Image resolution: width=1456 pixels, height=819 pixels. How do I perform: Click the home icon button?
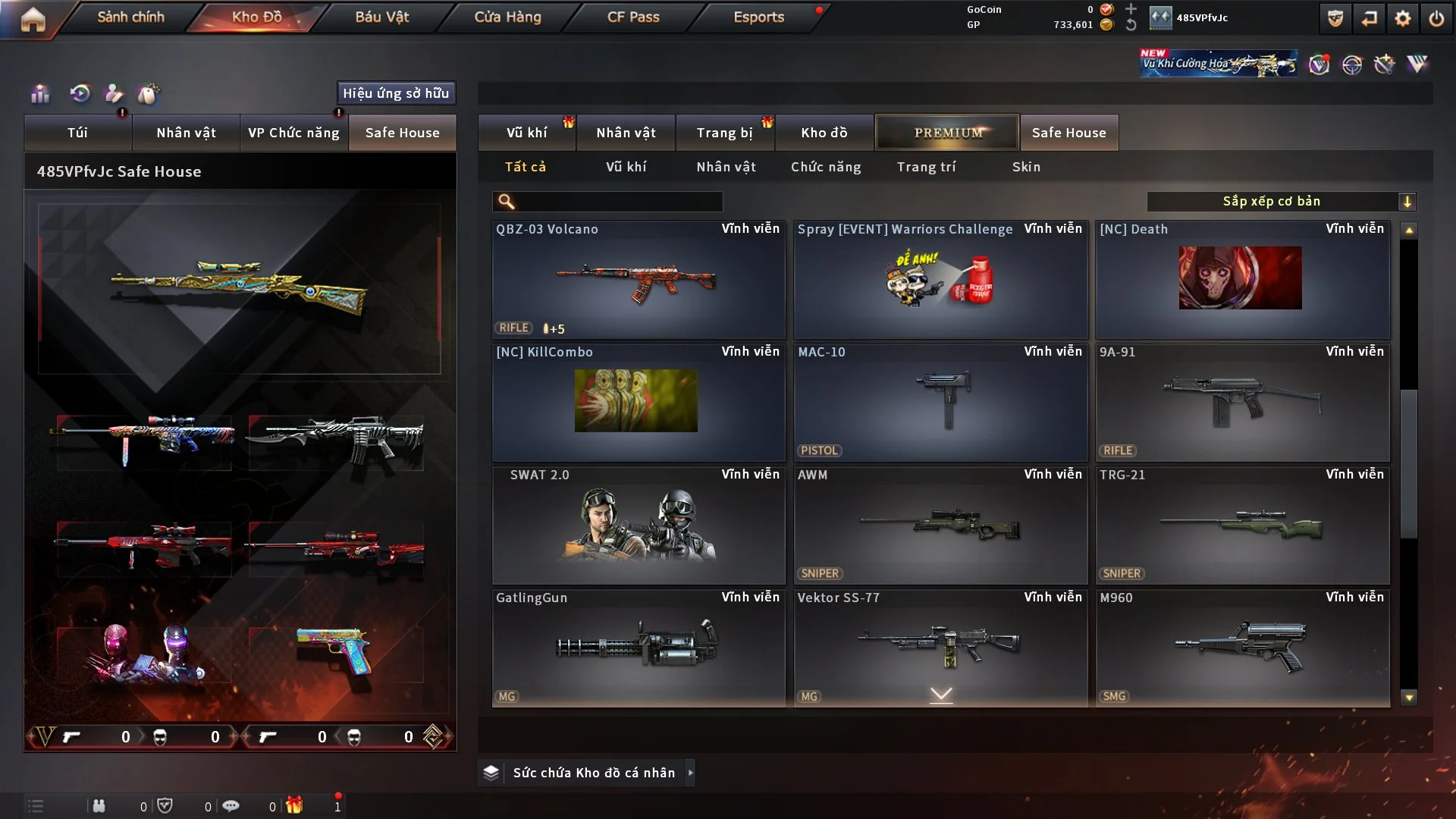coord(33,19)
